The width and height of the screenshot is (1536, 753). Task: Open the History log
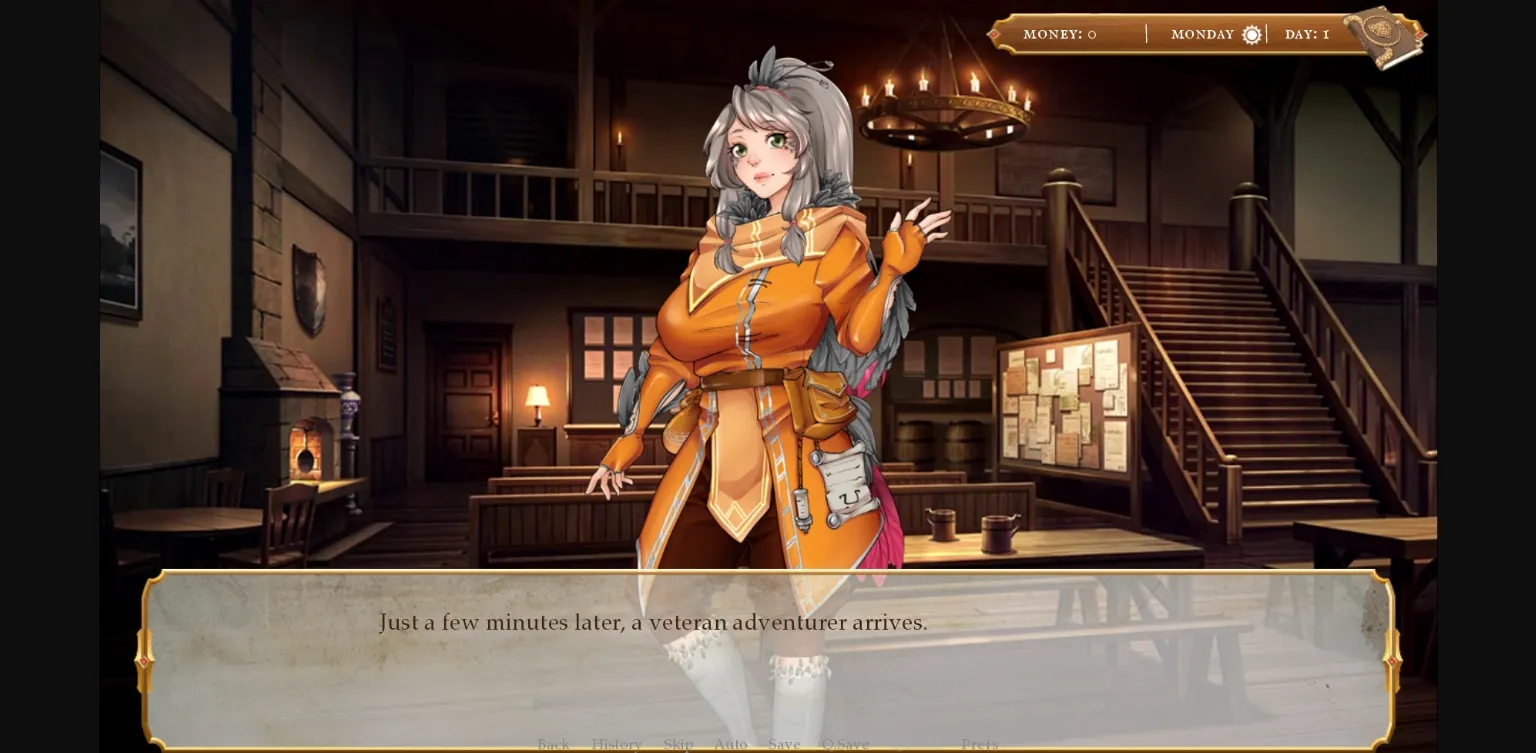pyautogui.click(x=617, y=744)
